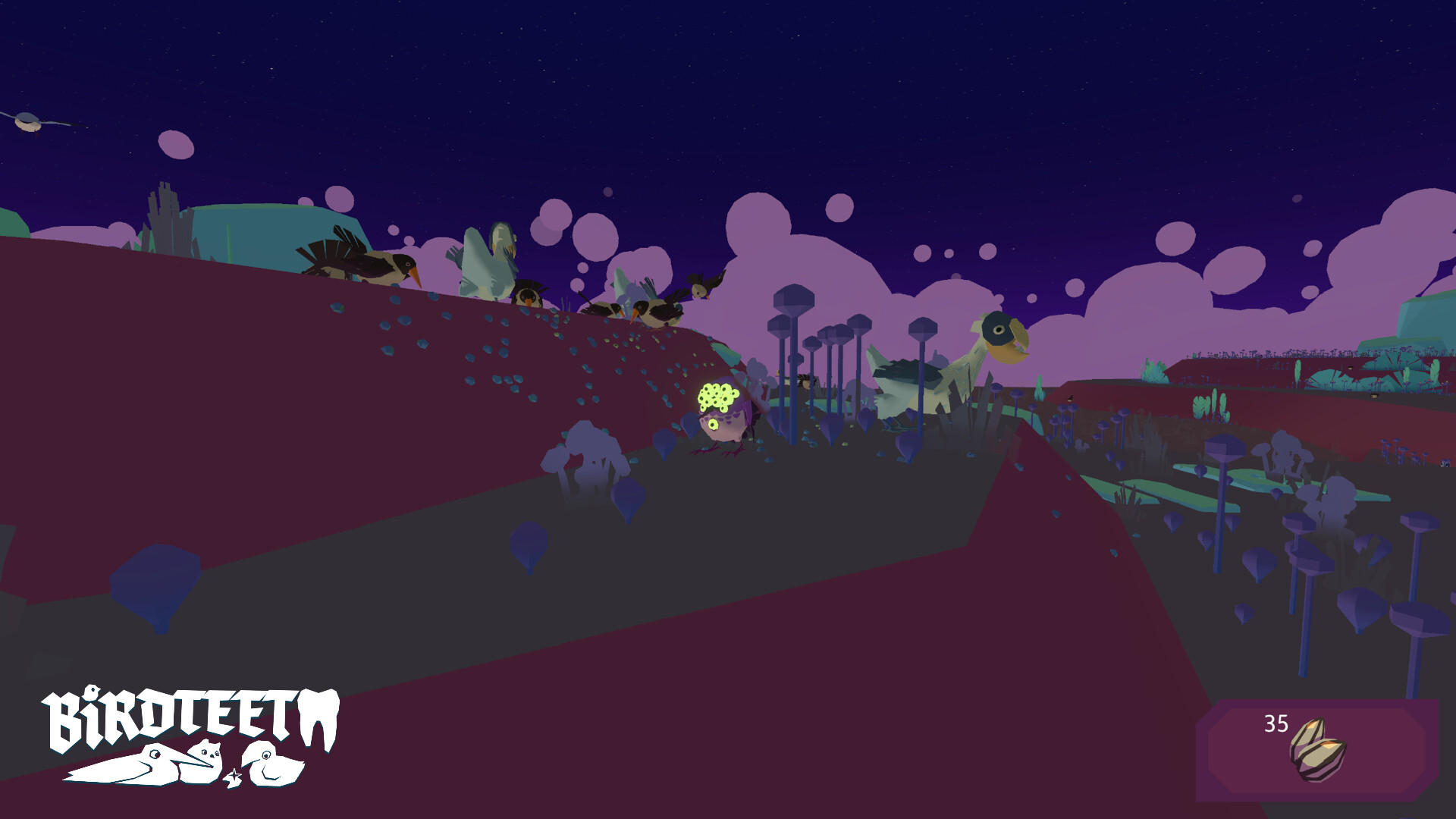
Task: Click the tiny bird perched on the B
Action: click(93, 692)
